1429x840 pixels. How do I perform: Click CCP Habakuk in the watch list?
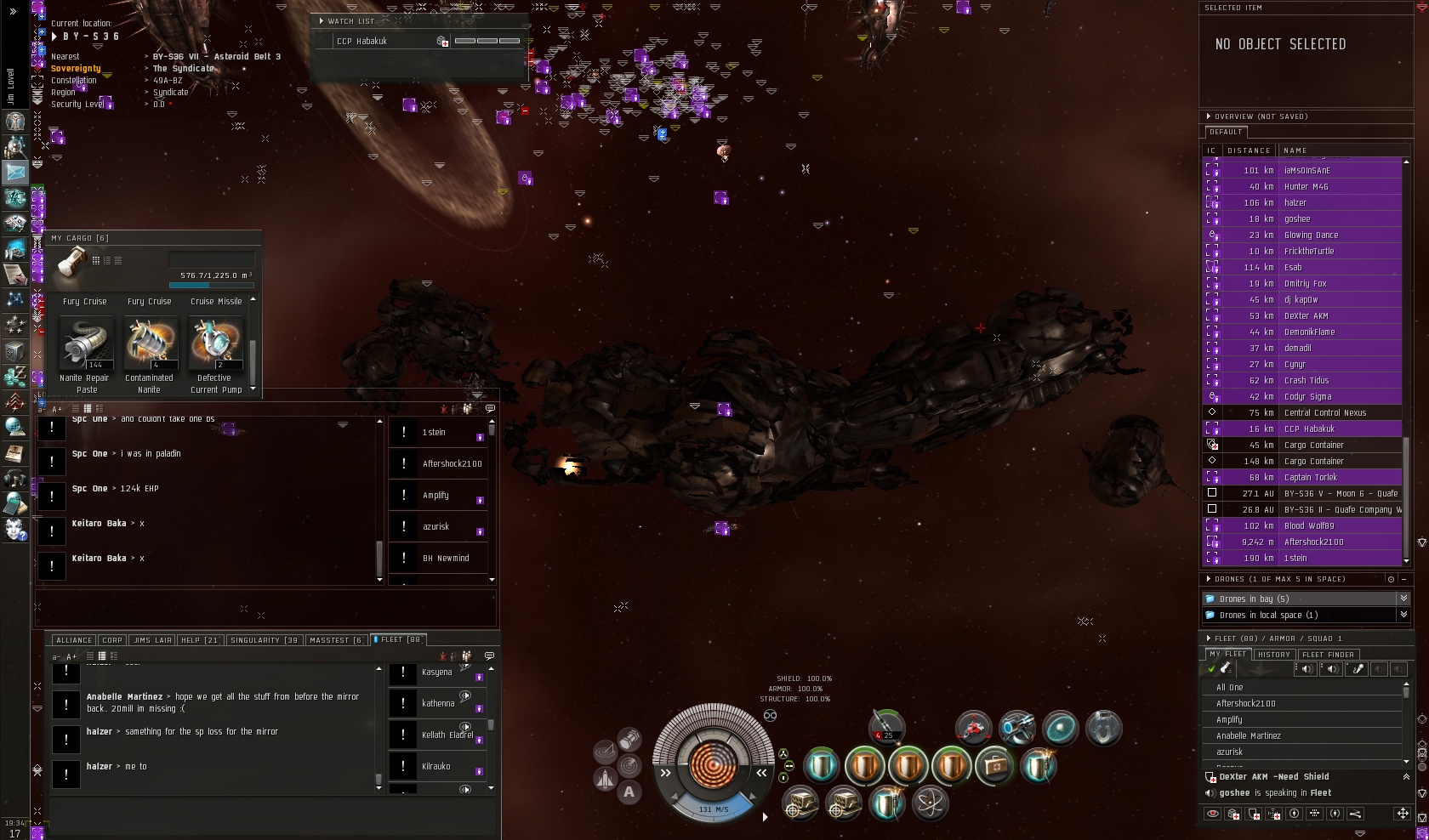tap(362, 41)
